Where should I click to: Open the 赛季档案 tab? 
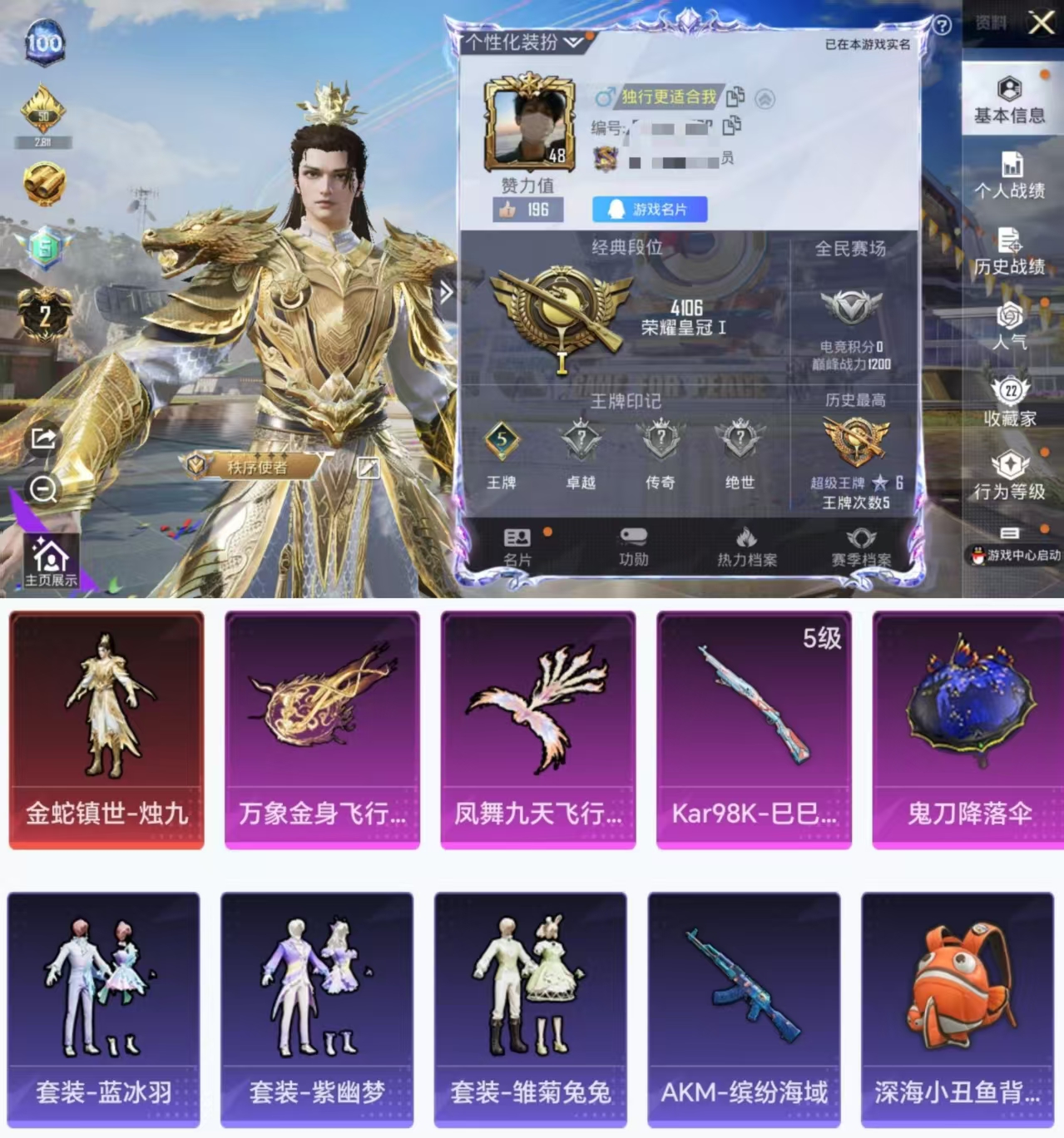tap(860, 547)
